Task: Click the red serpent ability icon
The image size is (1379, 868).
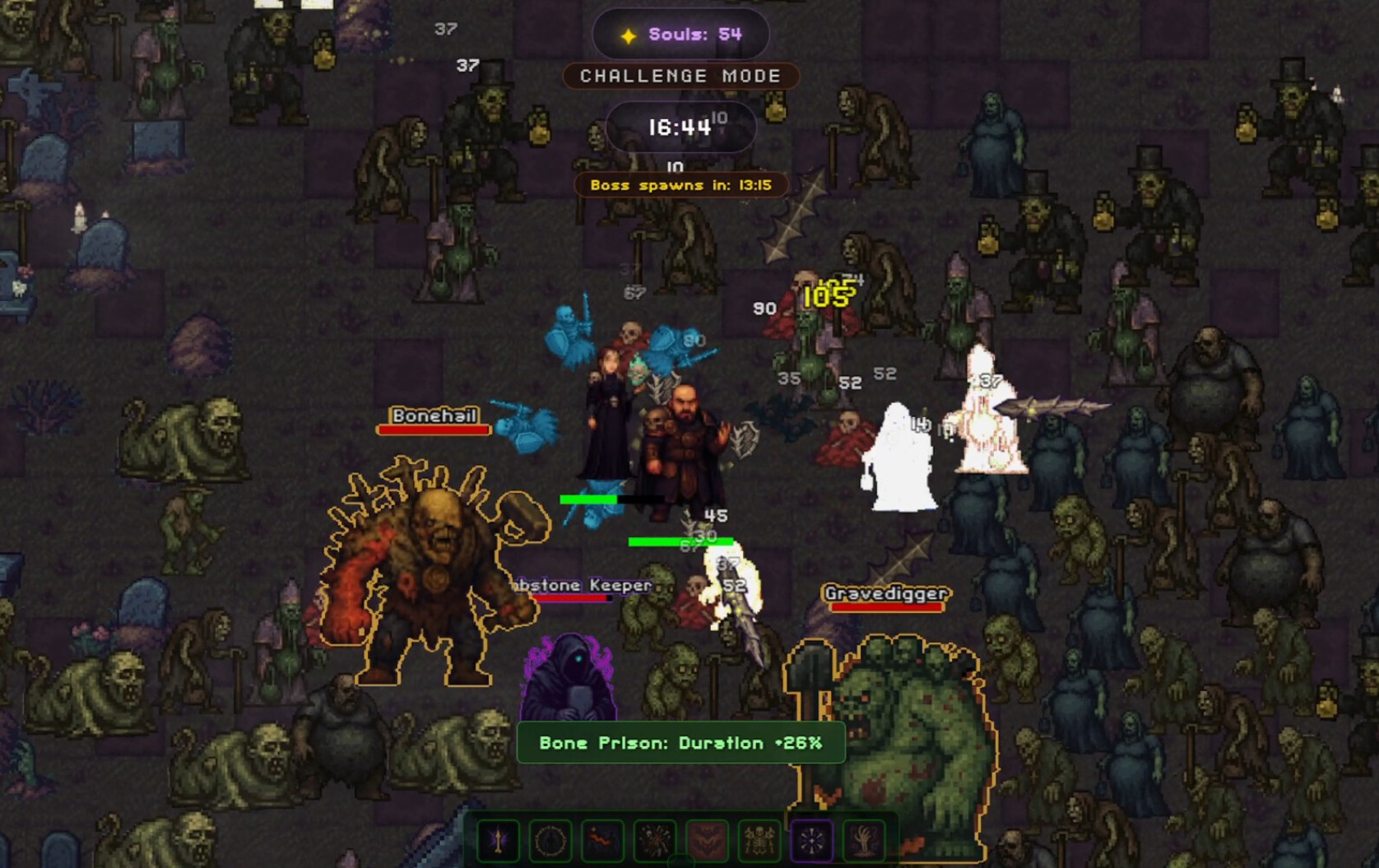Action: click(x=602, y=841)
